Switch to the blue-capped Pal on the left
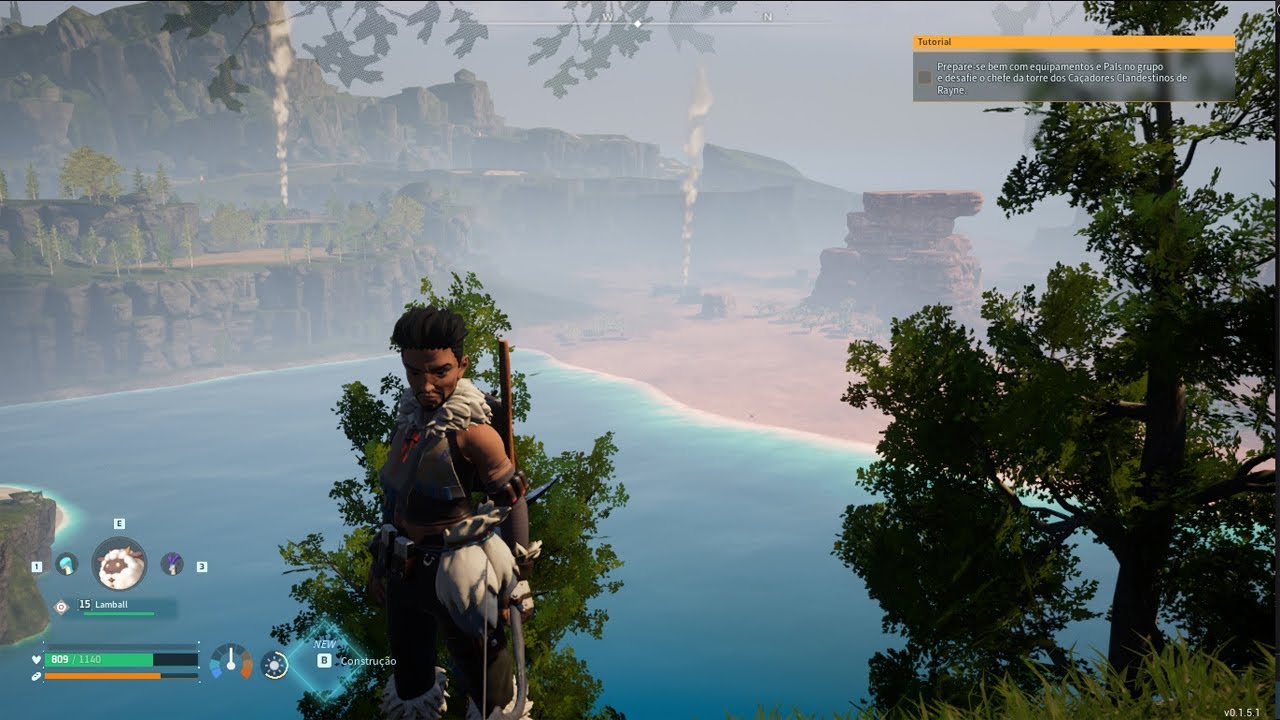1280x720 pixels. coord(67,564)
